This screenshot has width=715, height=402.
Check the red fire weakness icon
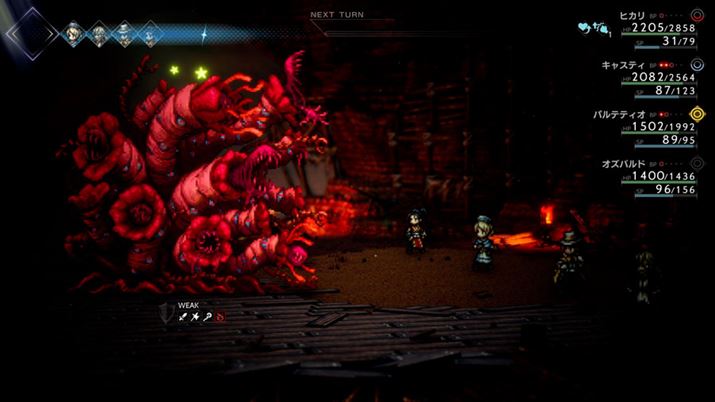click(x=219, y=316)
